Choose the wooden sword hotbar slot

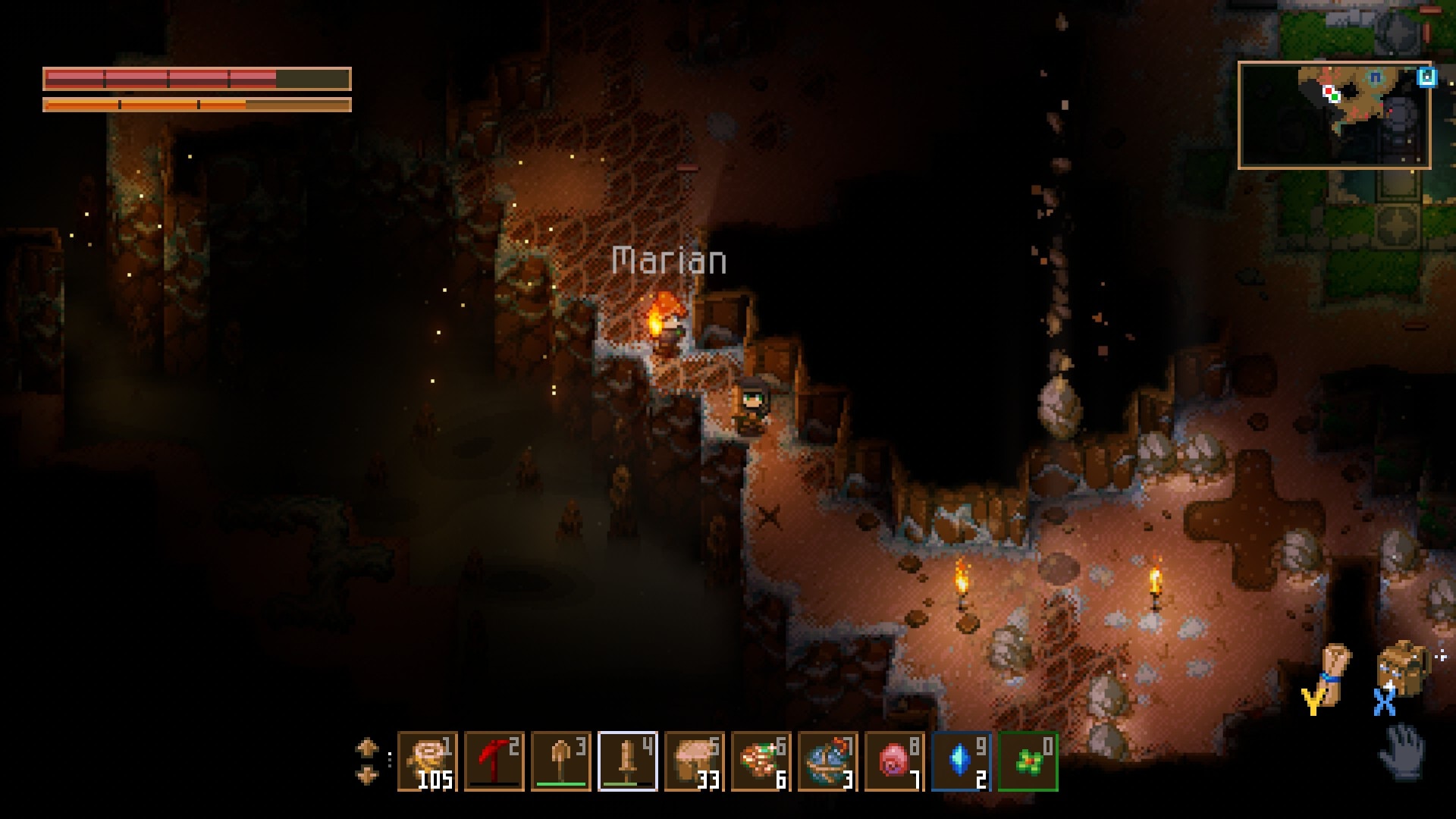(627, 761)
